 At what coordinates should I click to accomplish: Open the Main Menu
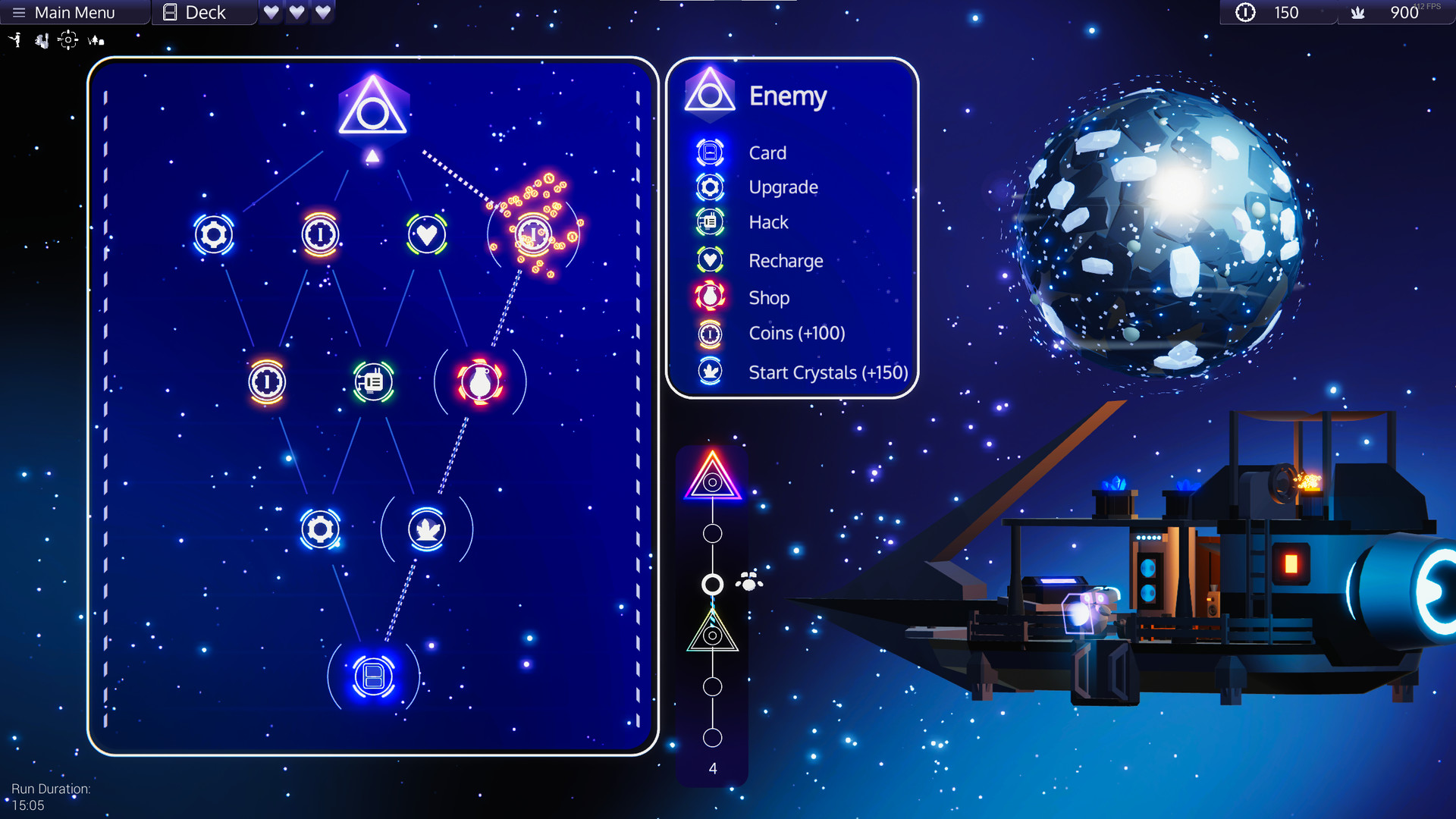click(x=68, y=12)
